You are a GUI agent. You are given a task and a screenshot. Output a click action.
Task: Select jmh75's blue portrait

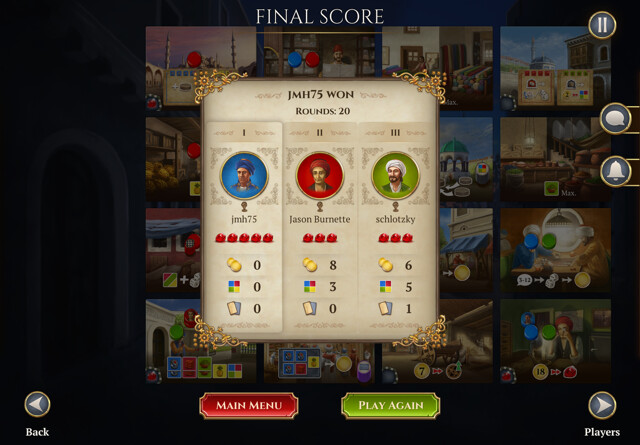[x=244, y=176]
